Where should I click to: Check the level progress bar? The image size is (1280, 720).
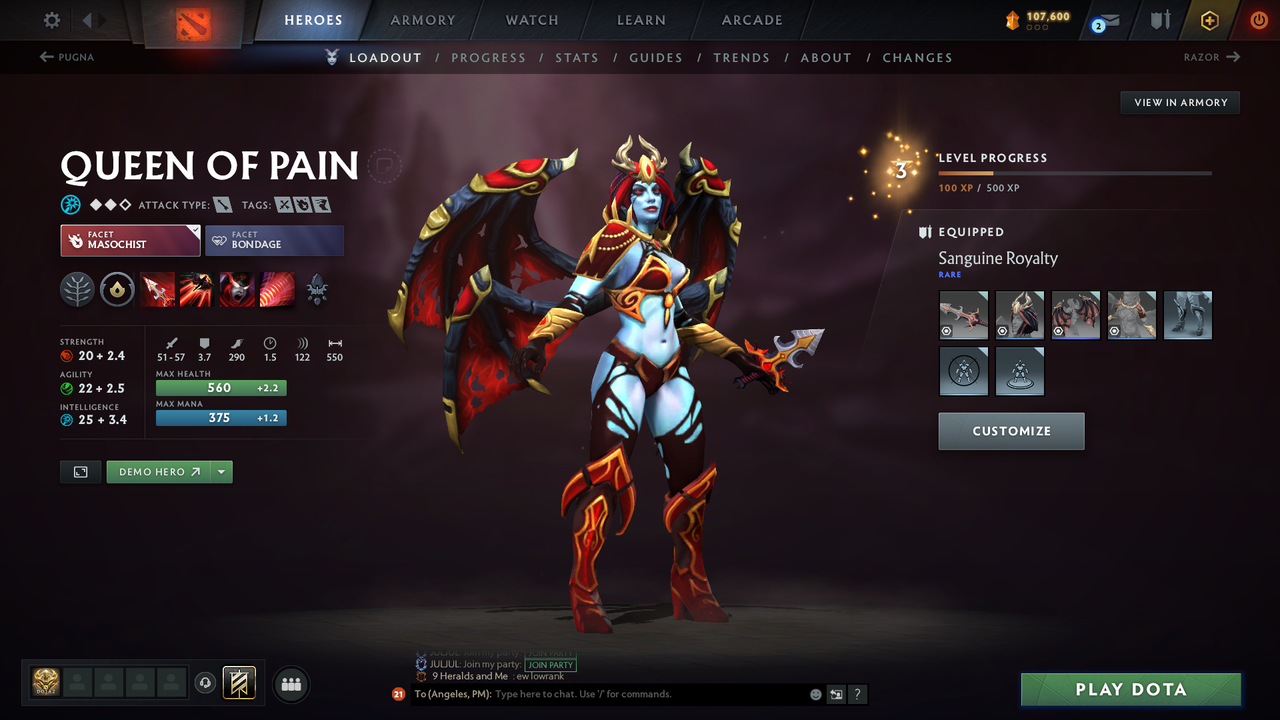(1075, 171)
